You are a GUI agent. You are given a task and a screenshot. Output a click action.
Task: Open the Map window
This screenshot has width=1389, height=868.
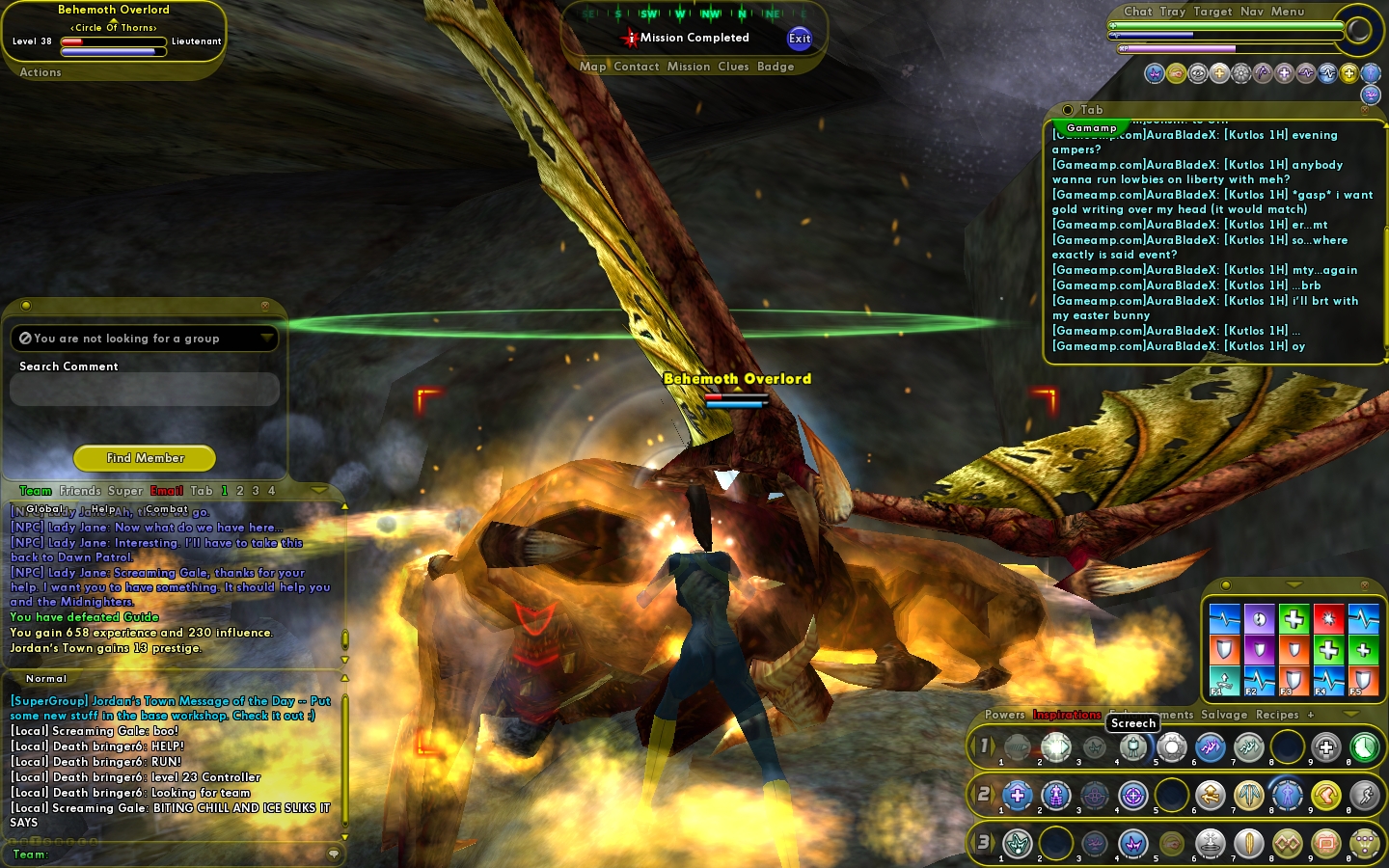[592, 67]
